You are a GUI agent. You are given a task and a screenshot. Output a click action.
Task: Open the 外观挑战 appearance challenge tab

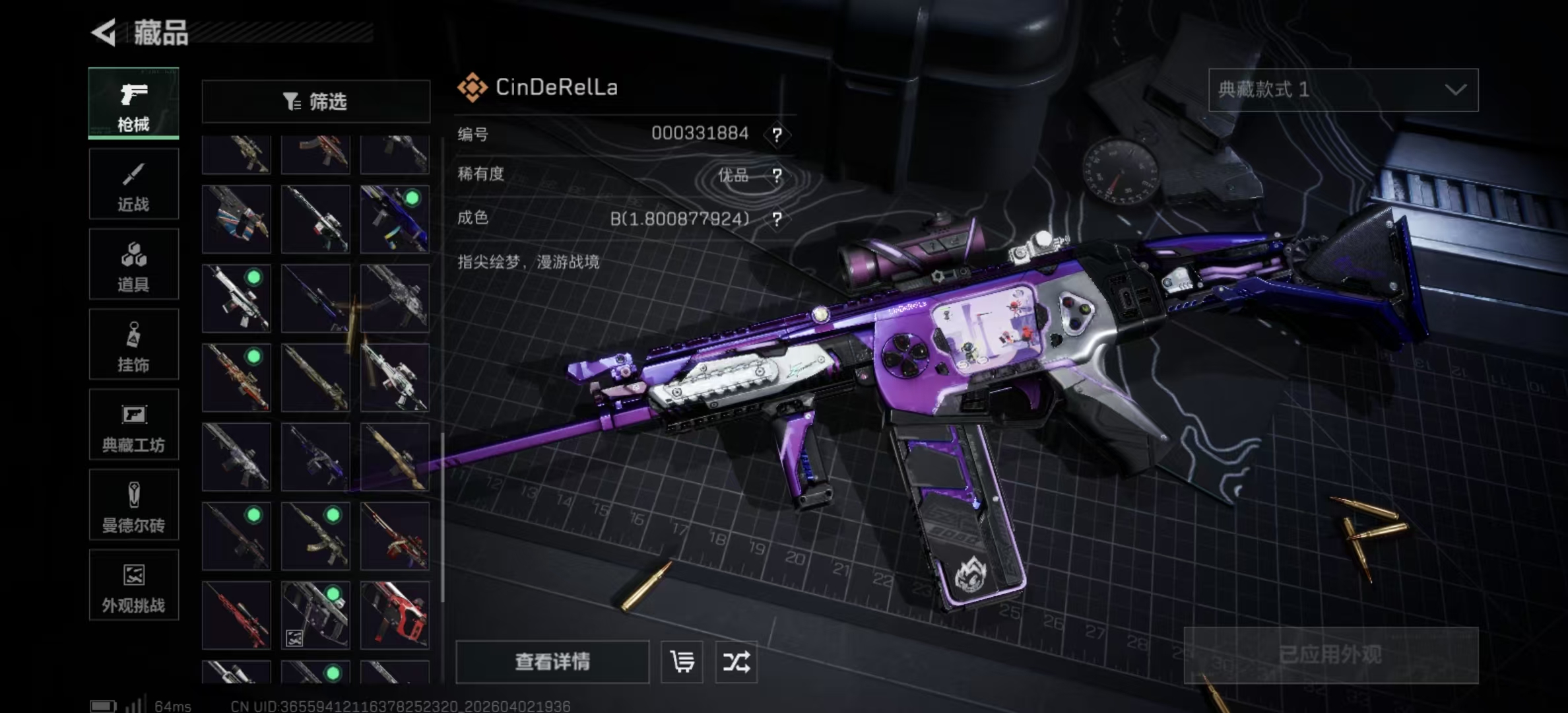(133, 586)
